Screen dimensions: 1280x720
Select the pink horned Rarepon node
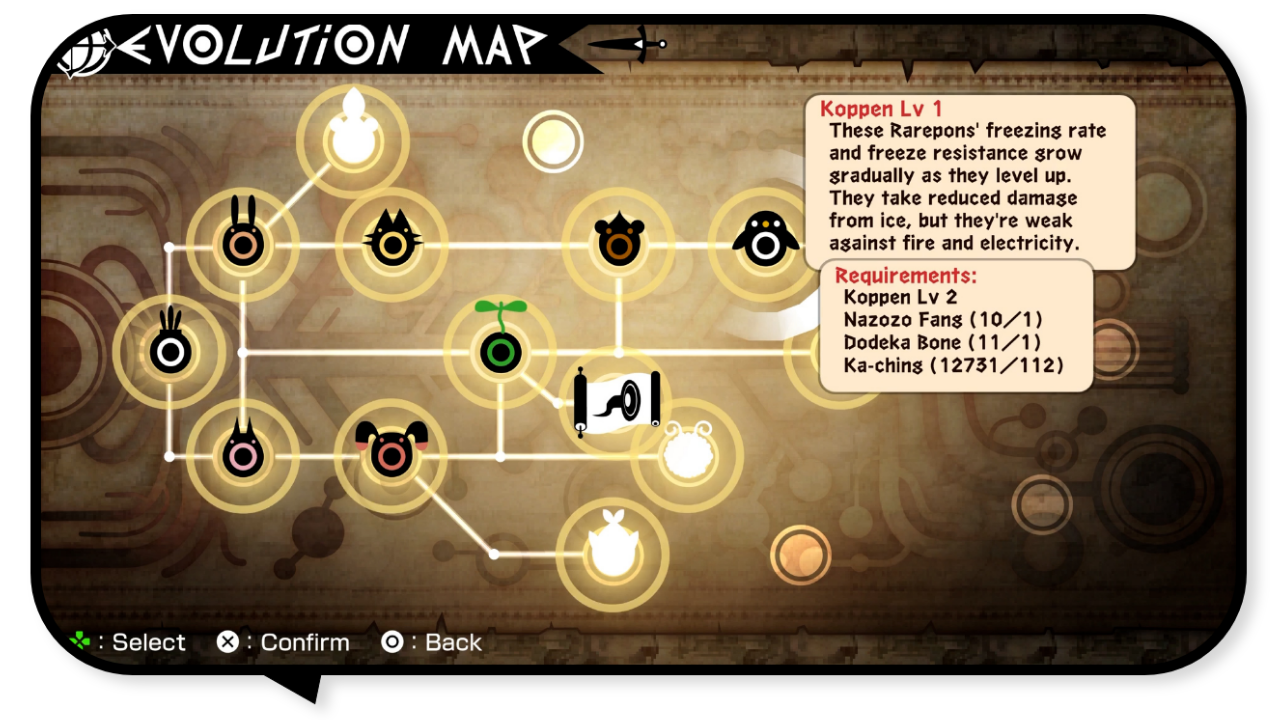click(243, 455)
